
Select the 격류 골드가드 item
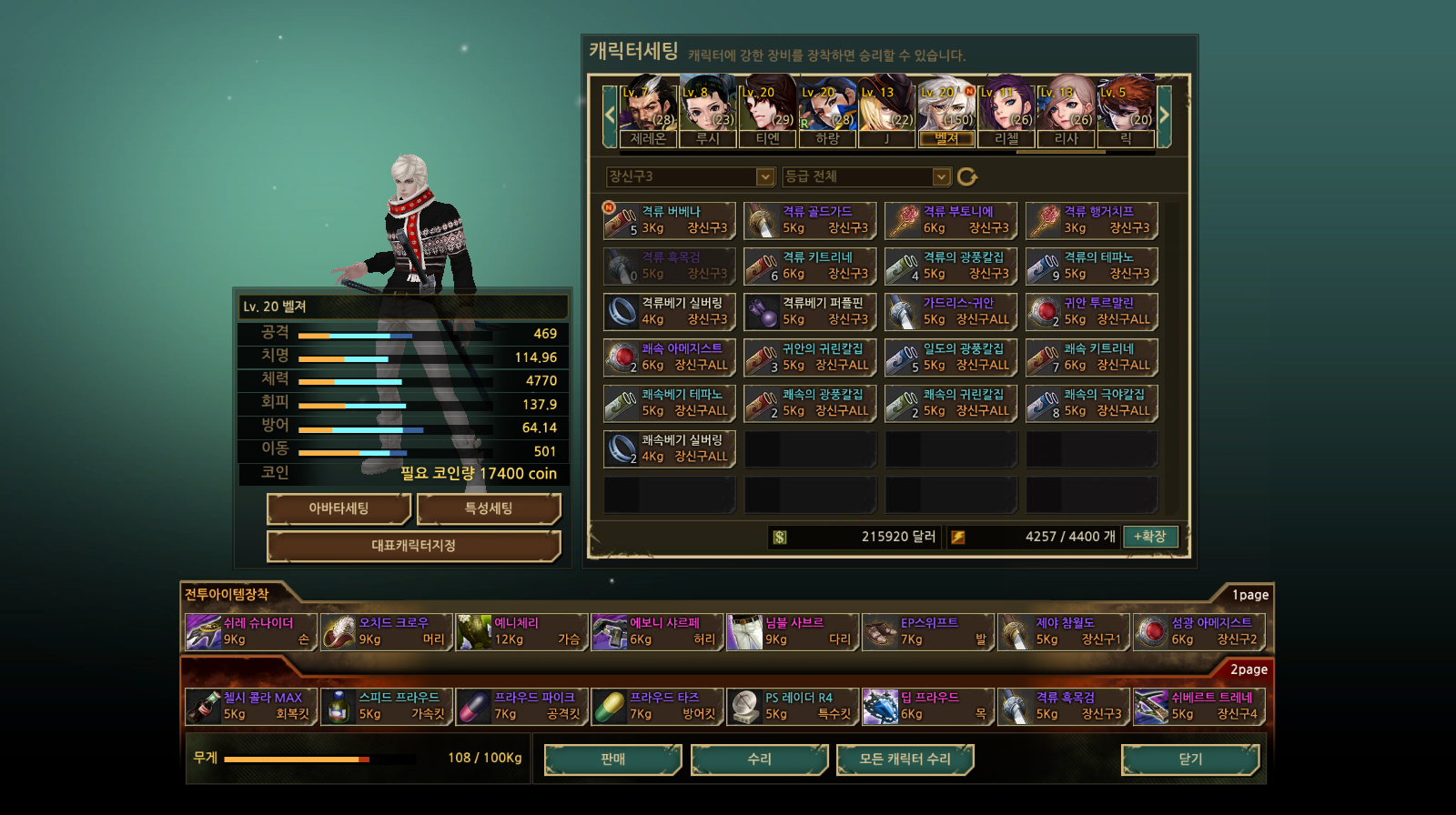coord(810,220)
